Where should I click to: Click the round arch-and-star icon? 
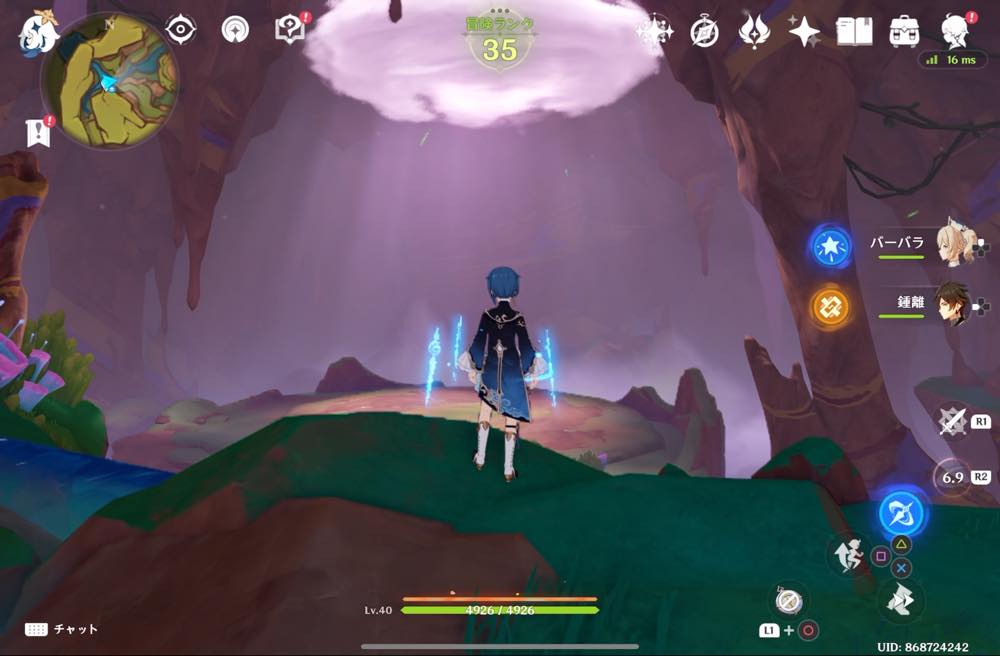pyautogui.click(x=235, y=30)
